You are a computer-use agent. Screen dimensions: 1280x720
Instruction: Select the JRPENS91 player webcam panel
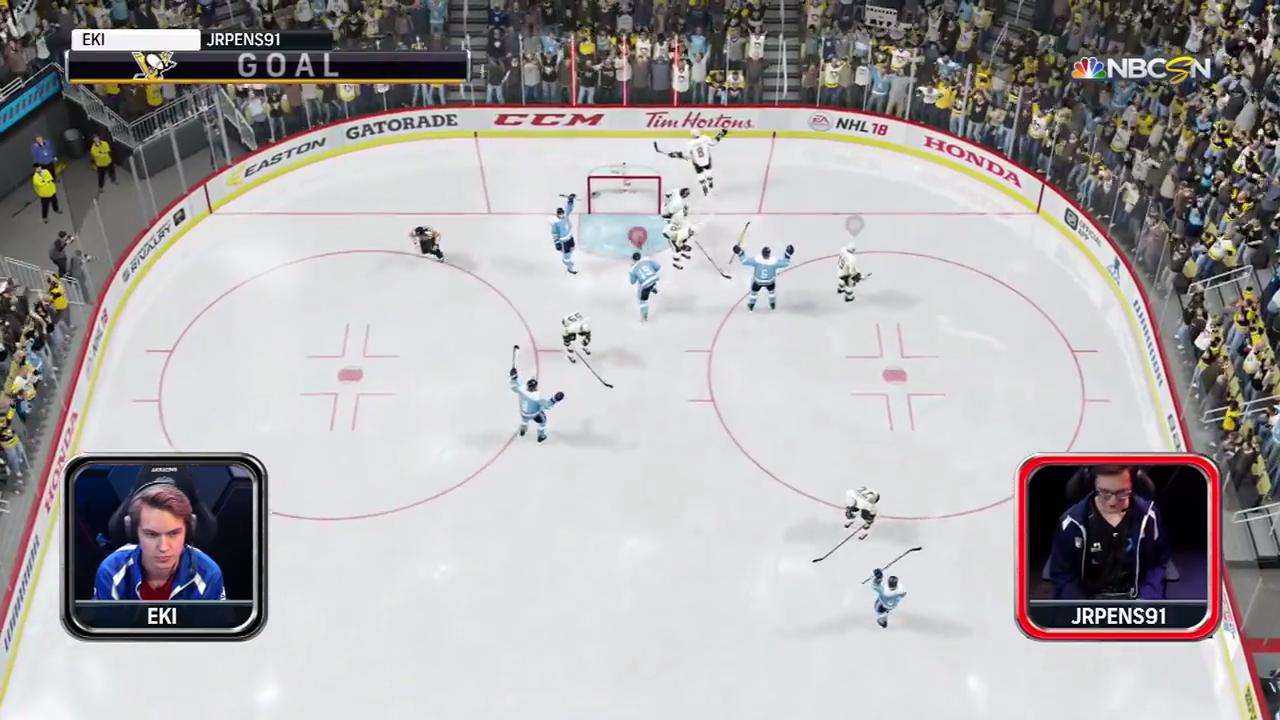click(1117, 545)
